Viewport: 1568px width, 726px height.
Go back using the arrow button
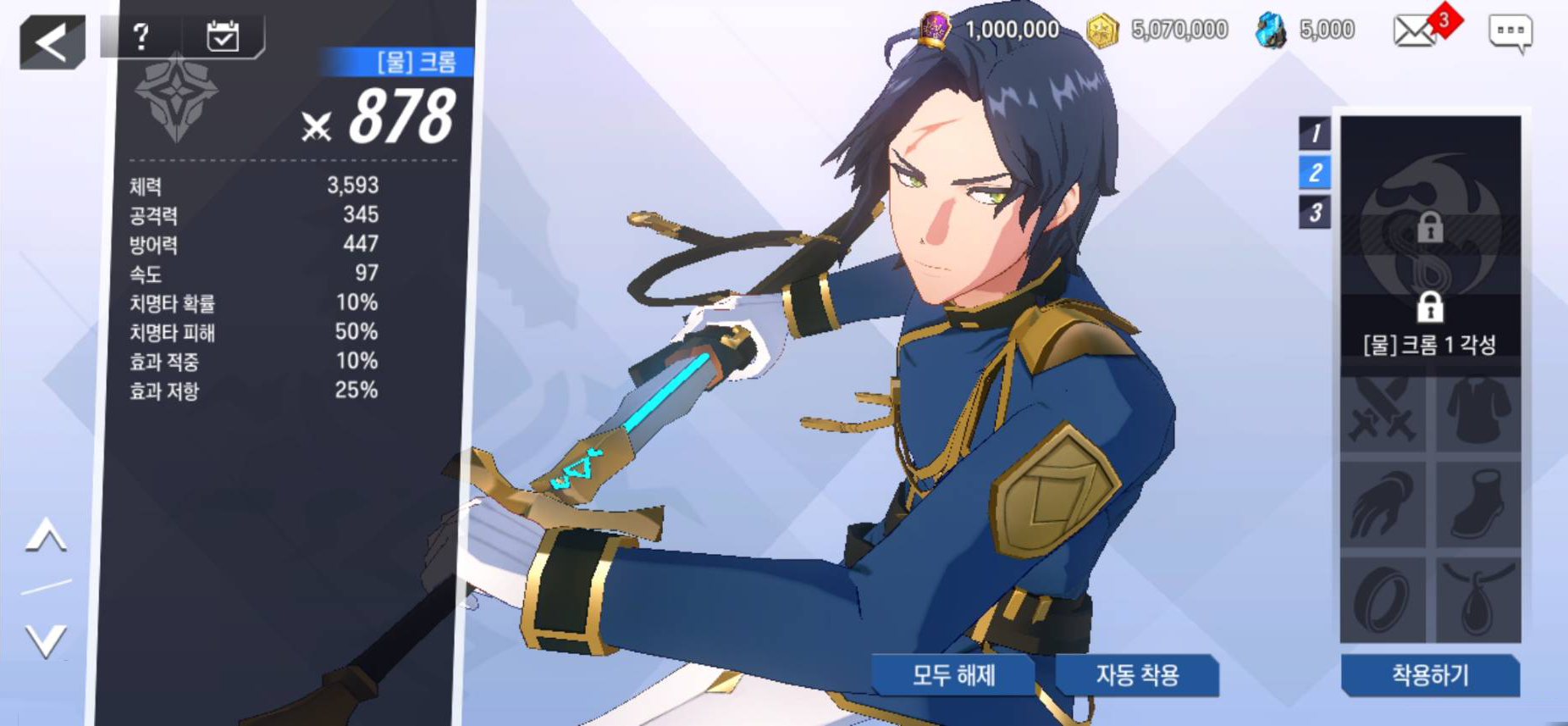point(52,42)
